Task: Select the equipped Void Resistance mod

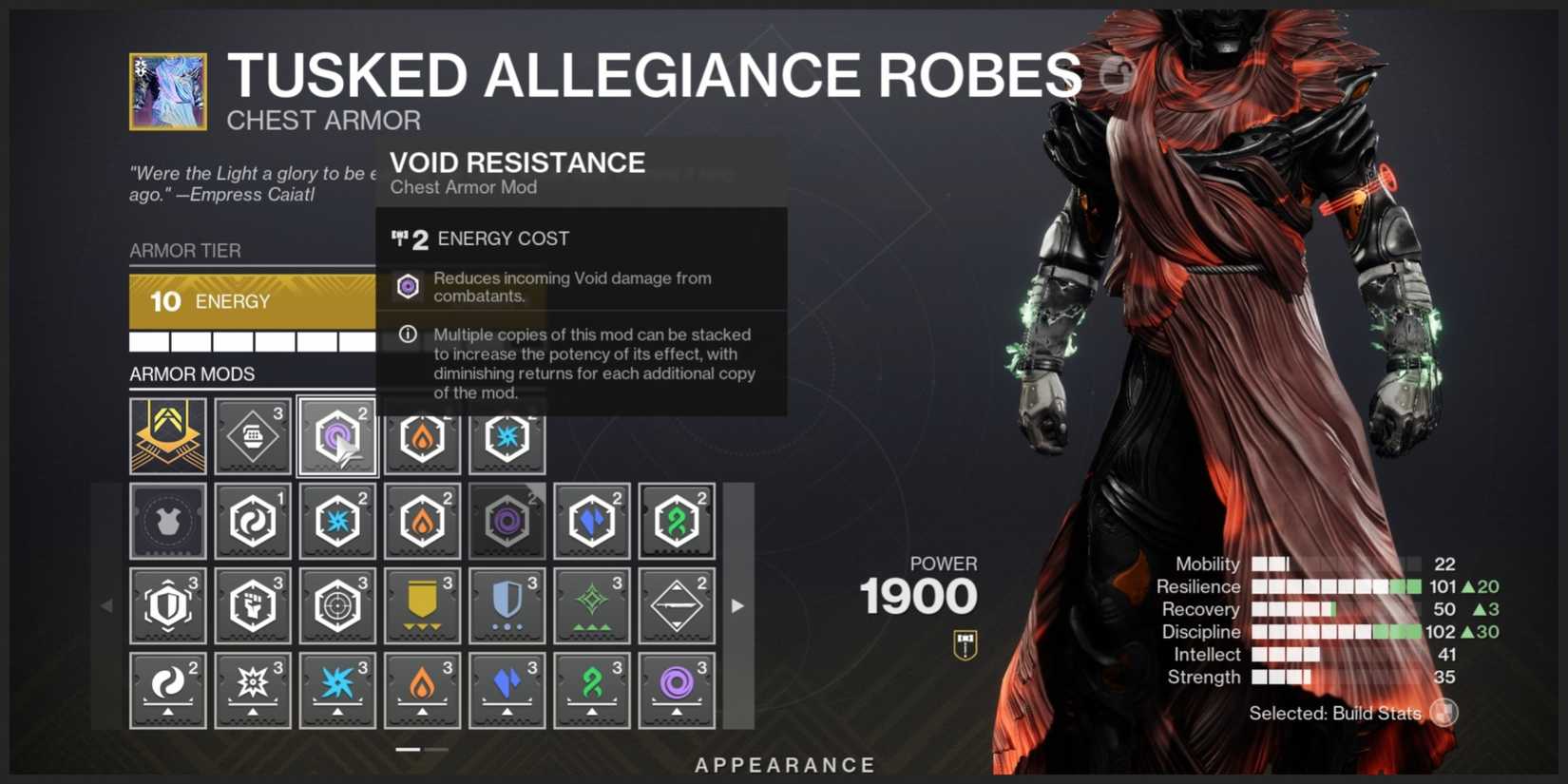Action: 337,437
